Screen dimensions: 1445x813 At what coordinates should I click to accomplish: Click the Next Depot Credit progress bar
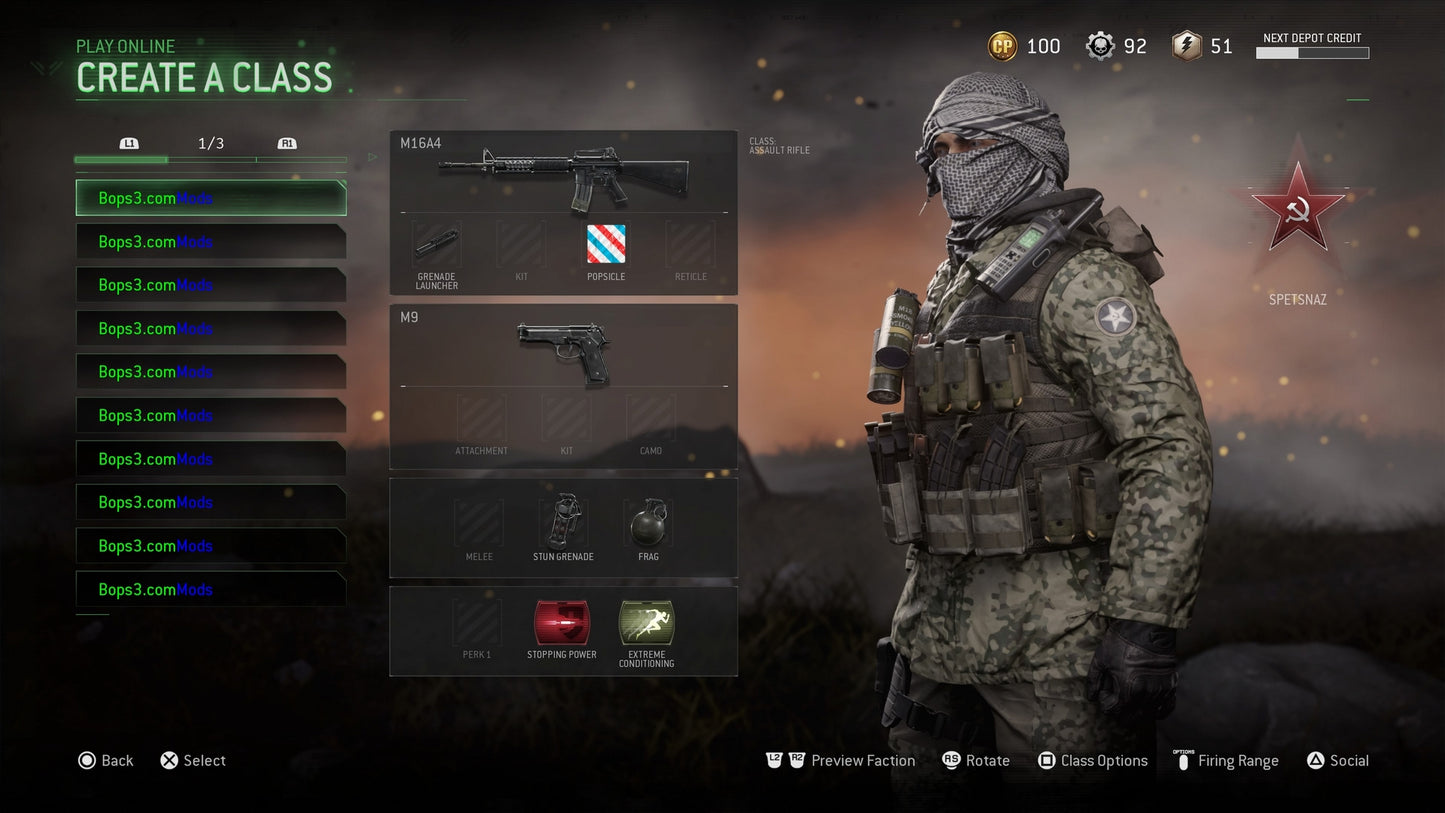(1312, 52)
